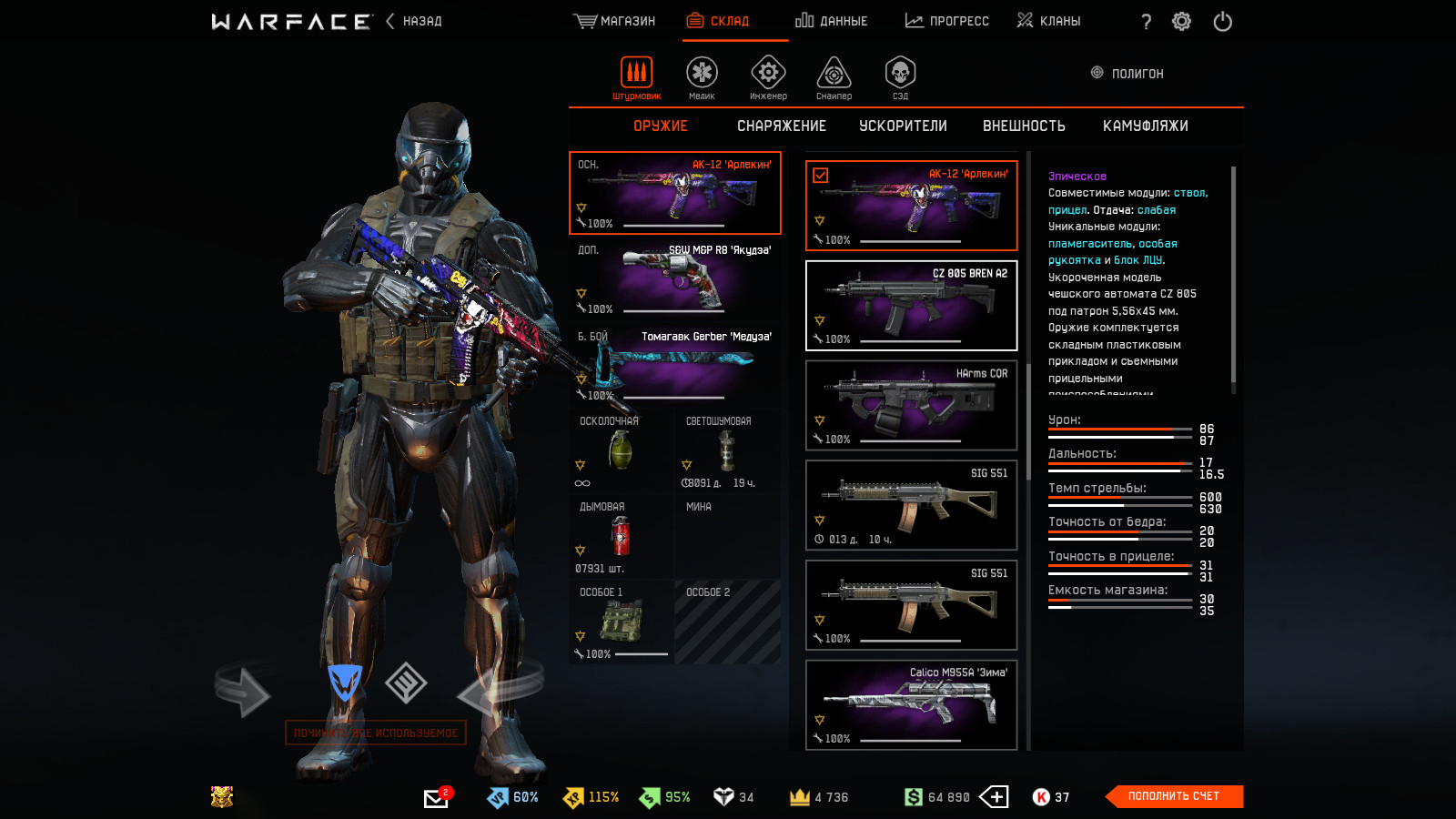This screenshot has height=819, width=1456.
Task: Switch to the СНАРЯЖЕНИЕ tab
Action: [x=781, y=126]
